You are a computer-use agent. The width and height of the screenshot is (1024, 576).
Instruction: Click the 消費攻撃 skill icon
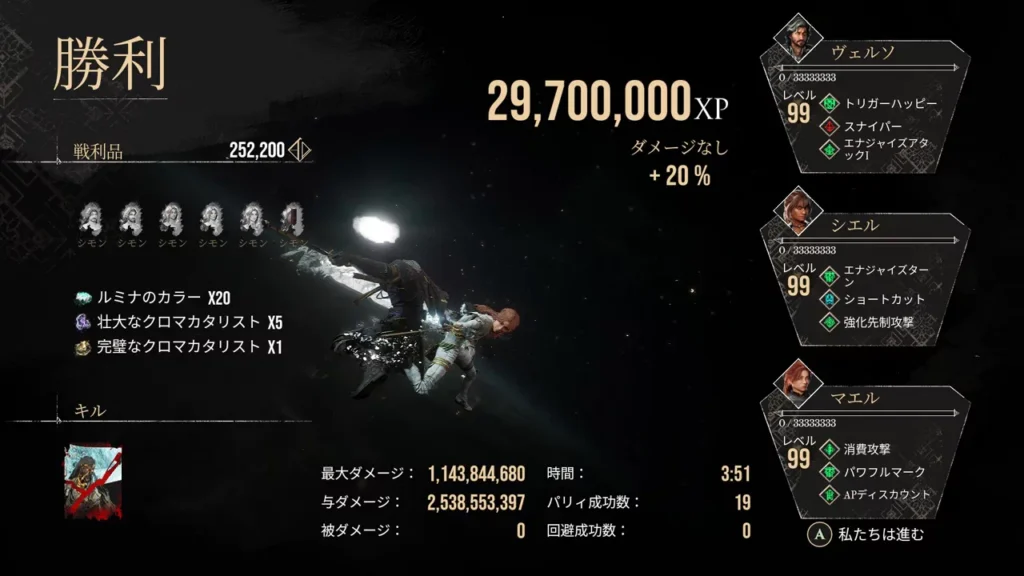(x=828, y=448)
